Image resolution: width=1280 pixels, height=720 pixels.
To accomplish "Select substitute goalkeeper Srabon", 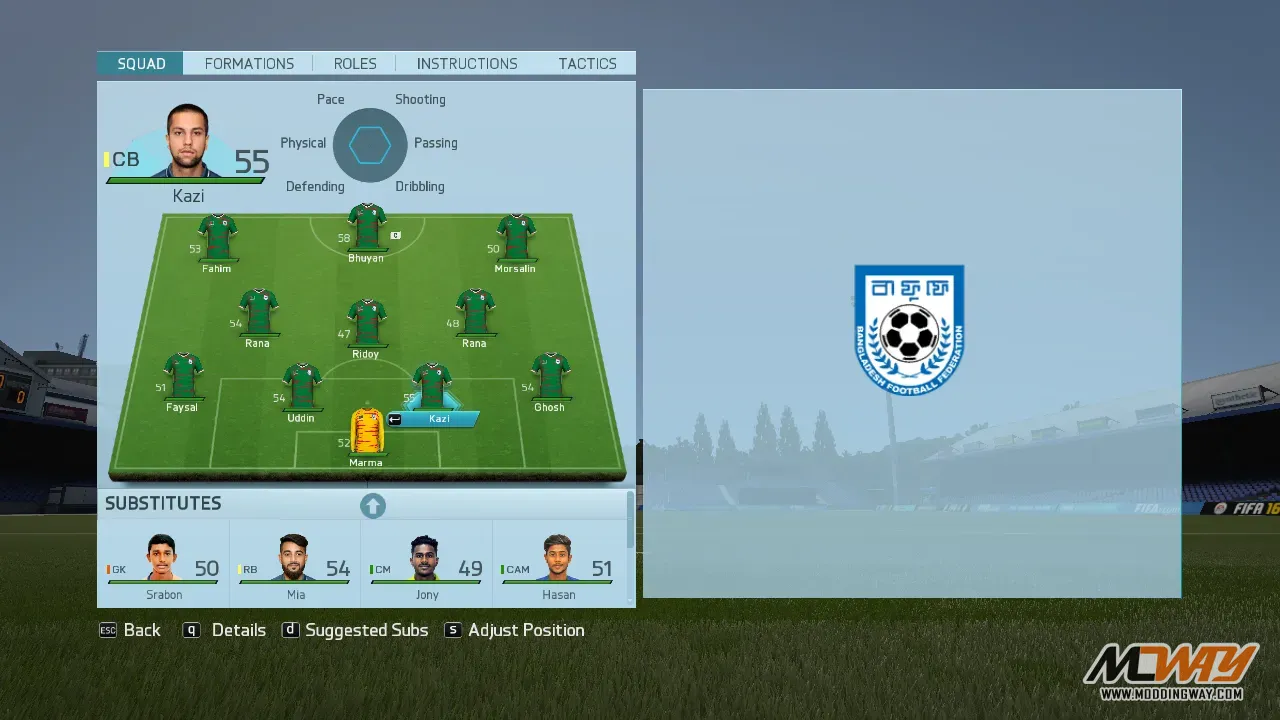I will tap(163, 564).
